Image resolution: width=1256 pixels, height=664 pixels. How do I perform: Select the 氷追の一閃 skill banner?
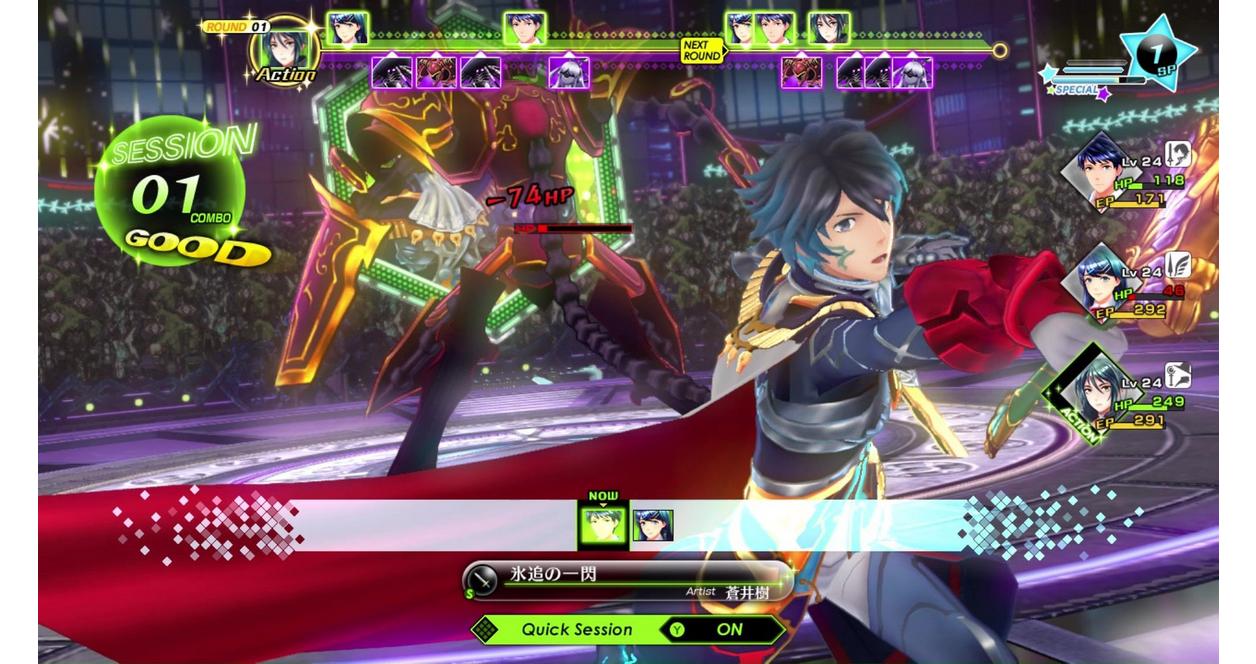(628, 582)
